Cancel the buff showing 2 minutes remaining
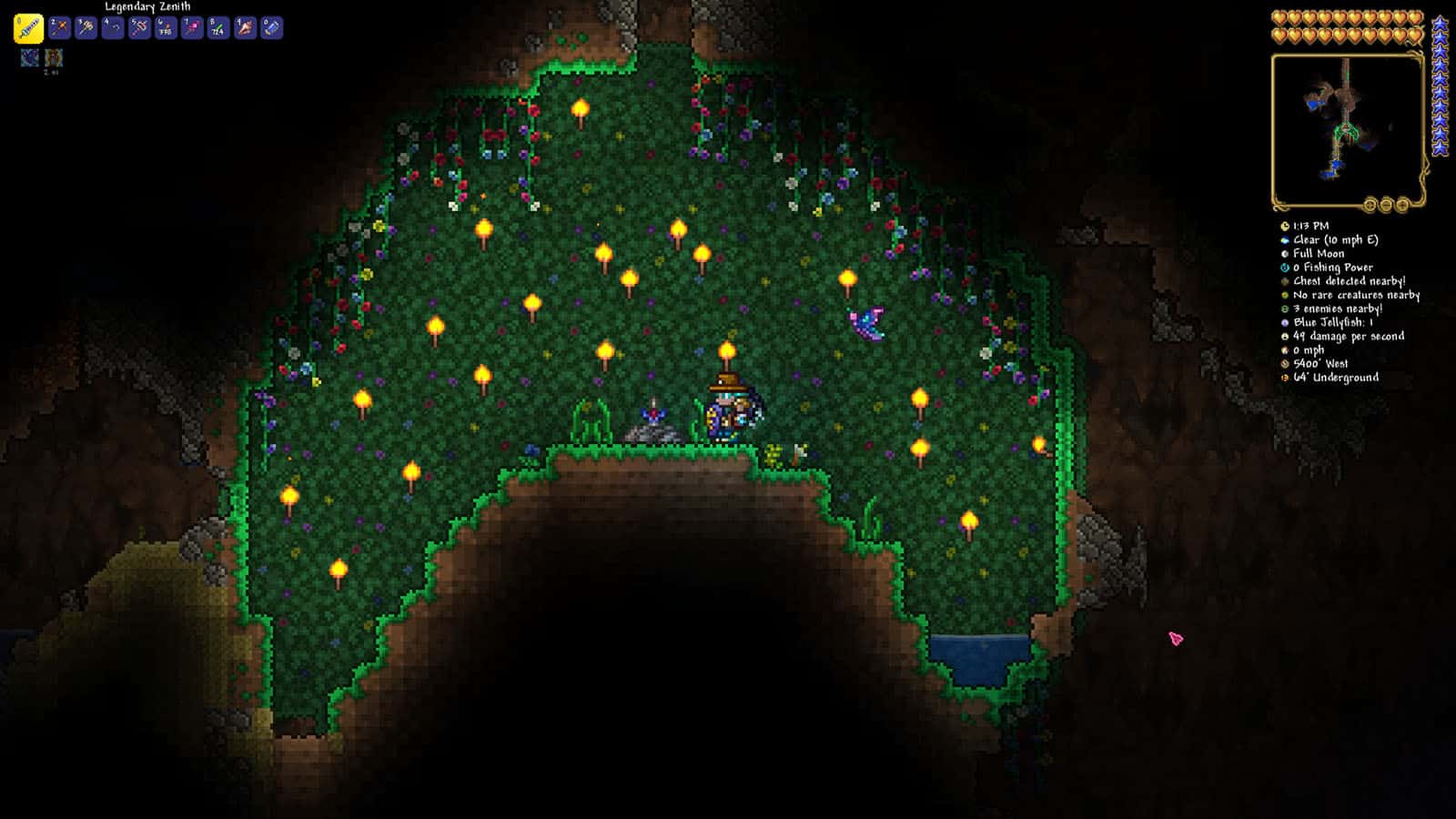1456x819 pixels. pos(53,57)
